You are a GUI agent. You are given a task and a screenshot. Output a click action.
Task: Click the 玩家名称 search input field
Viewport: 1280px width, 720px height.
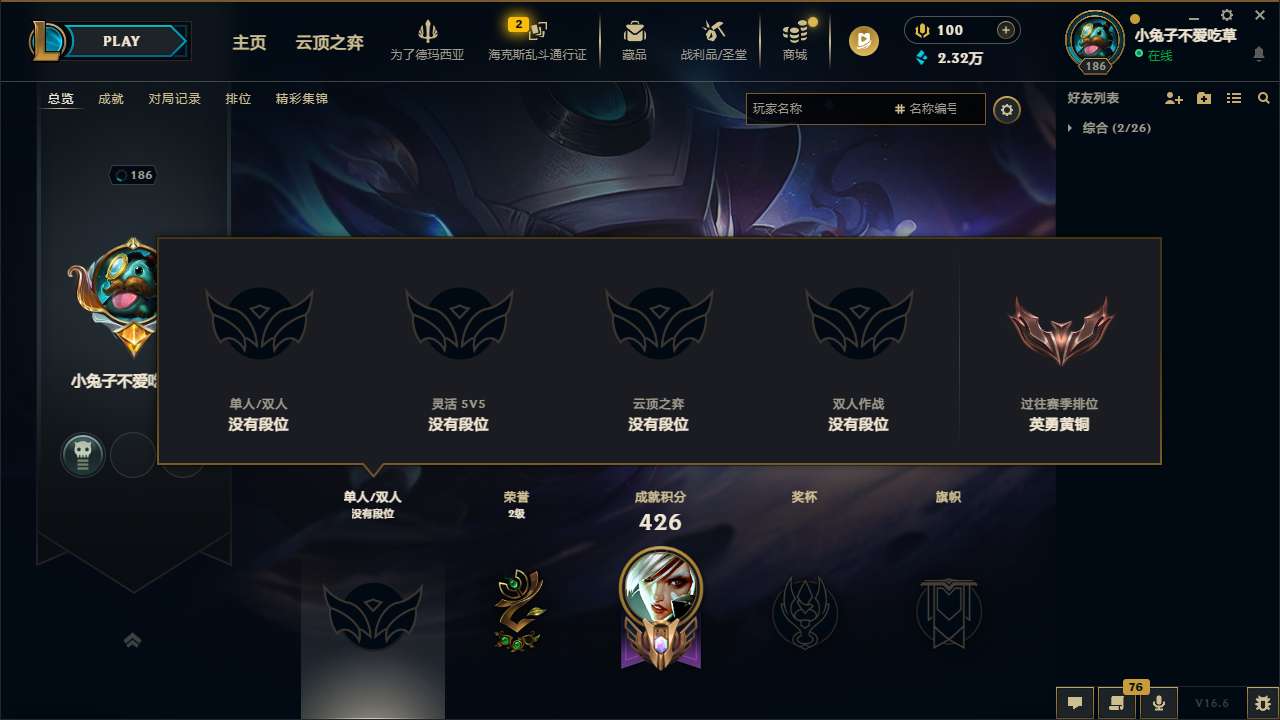tap(830, 109)
